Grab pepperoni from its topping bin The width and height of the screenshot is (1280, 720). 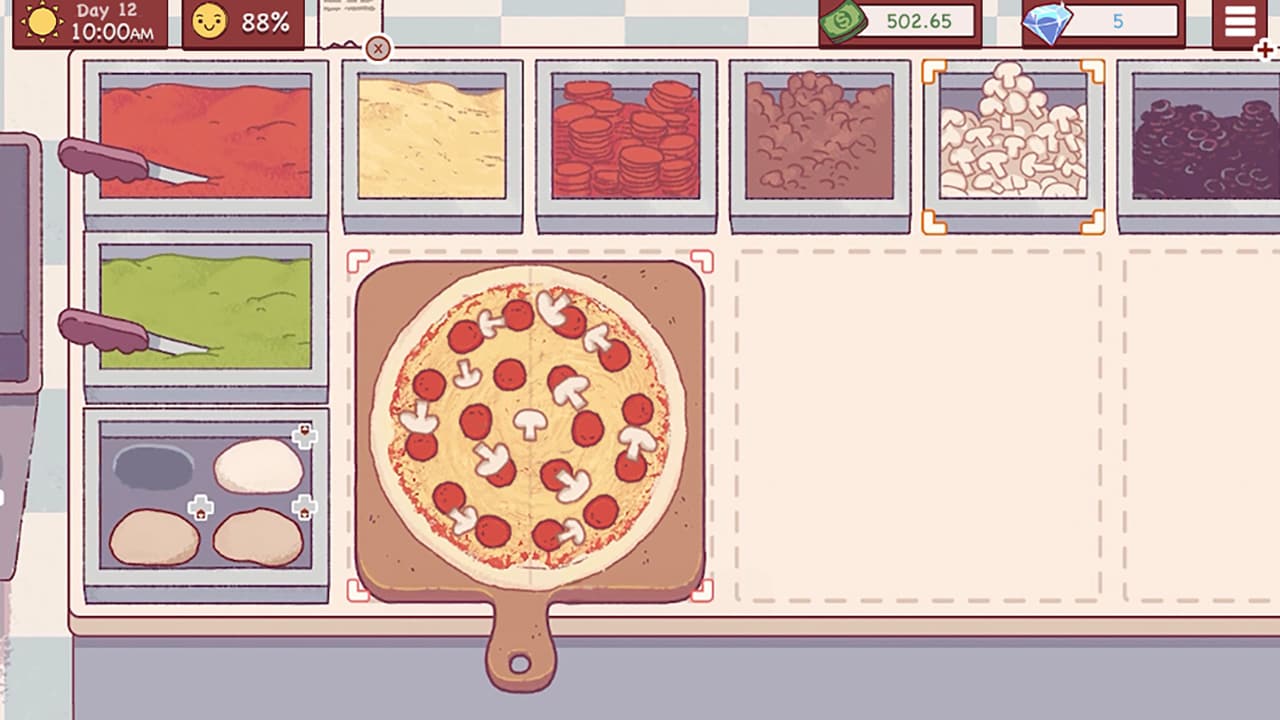[626, 140]
